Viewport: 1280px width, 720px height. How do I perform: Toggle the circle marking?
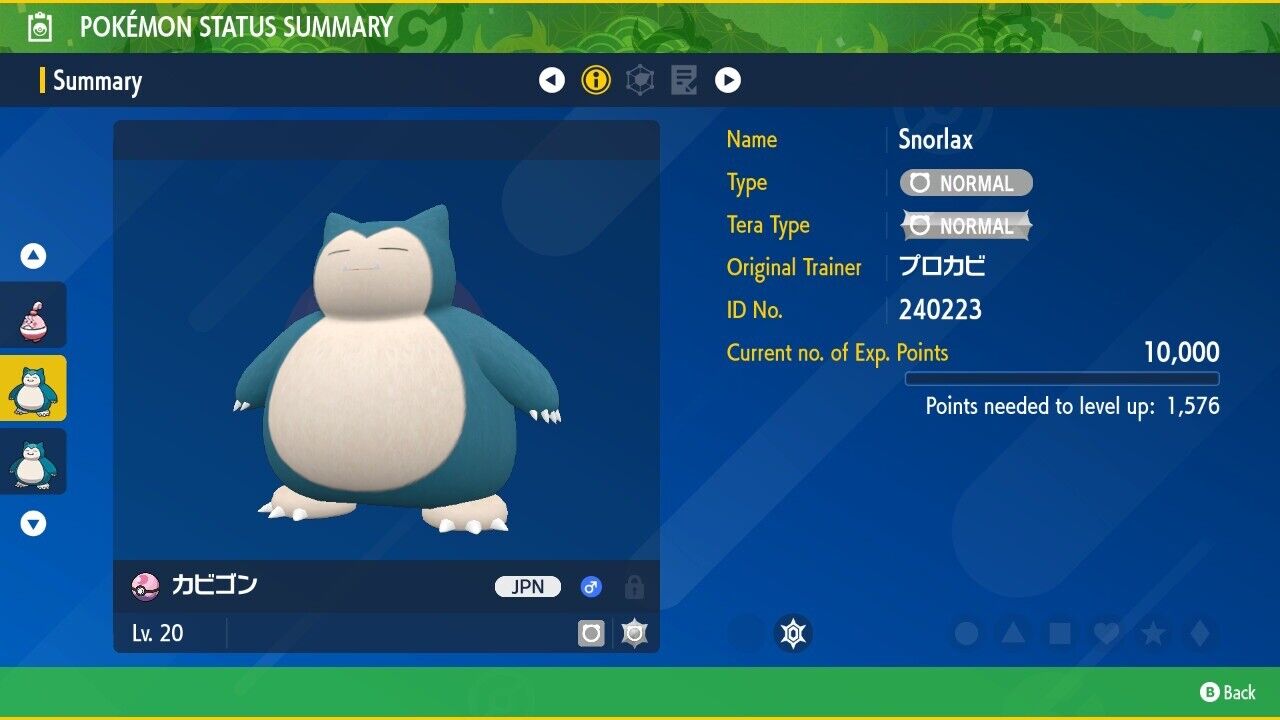[966, 633]
